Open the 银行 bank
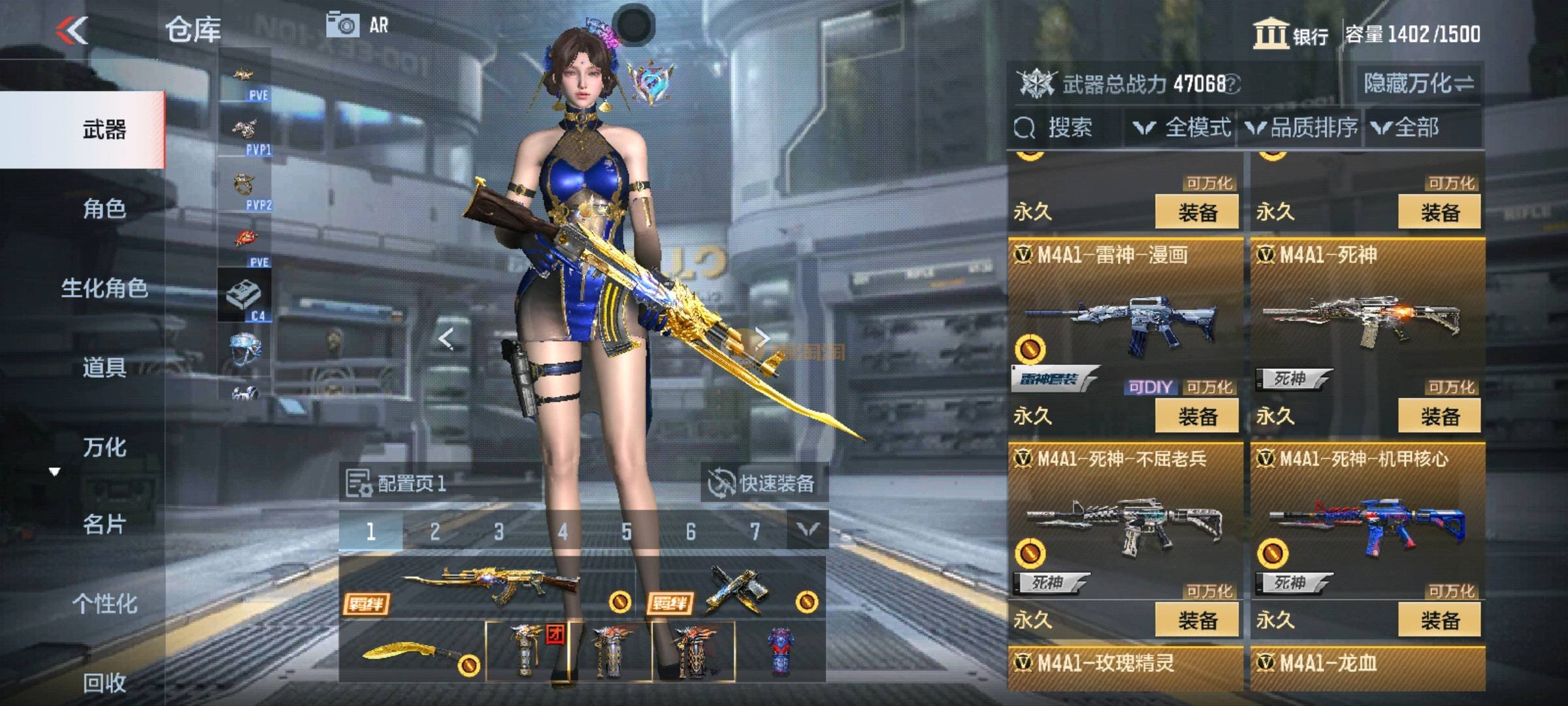The height and width of the screenshot is (706, 1568). 1291,34
